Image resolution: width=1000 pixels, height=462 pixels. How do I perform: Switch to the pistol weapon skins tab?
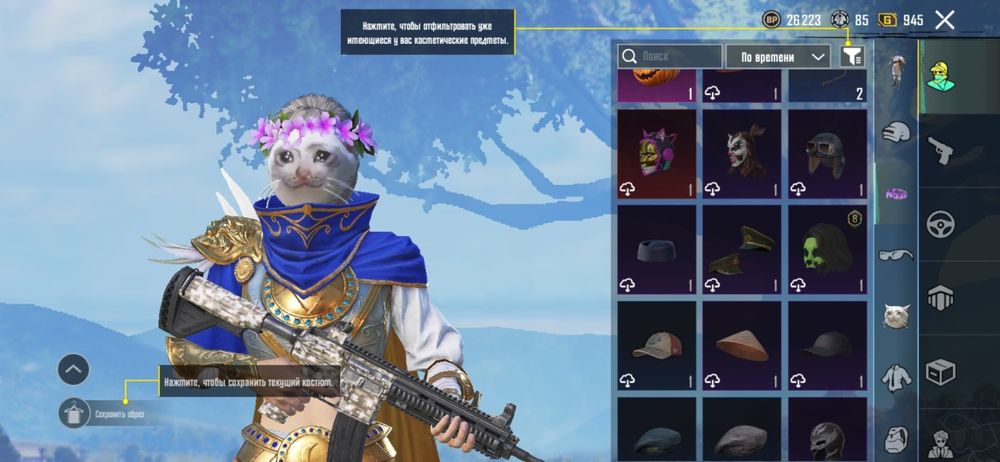tap(941, 150)
